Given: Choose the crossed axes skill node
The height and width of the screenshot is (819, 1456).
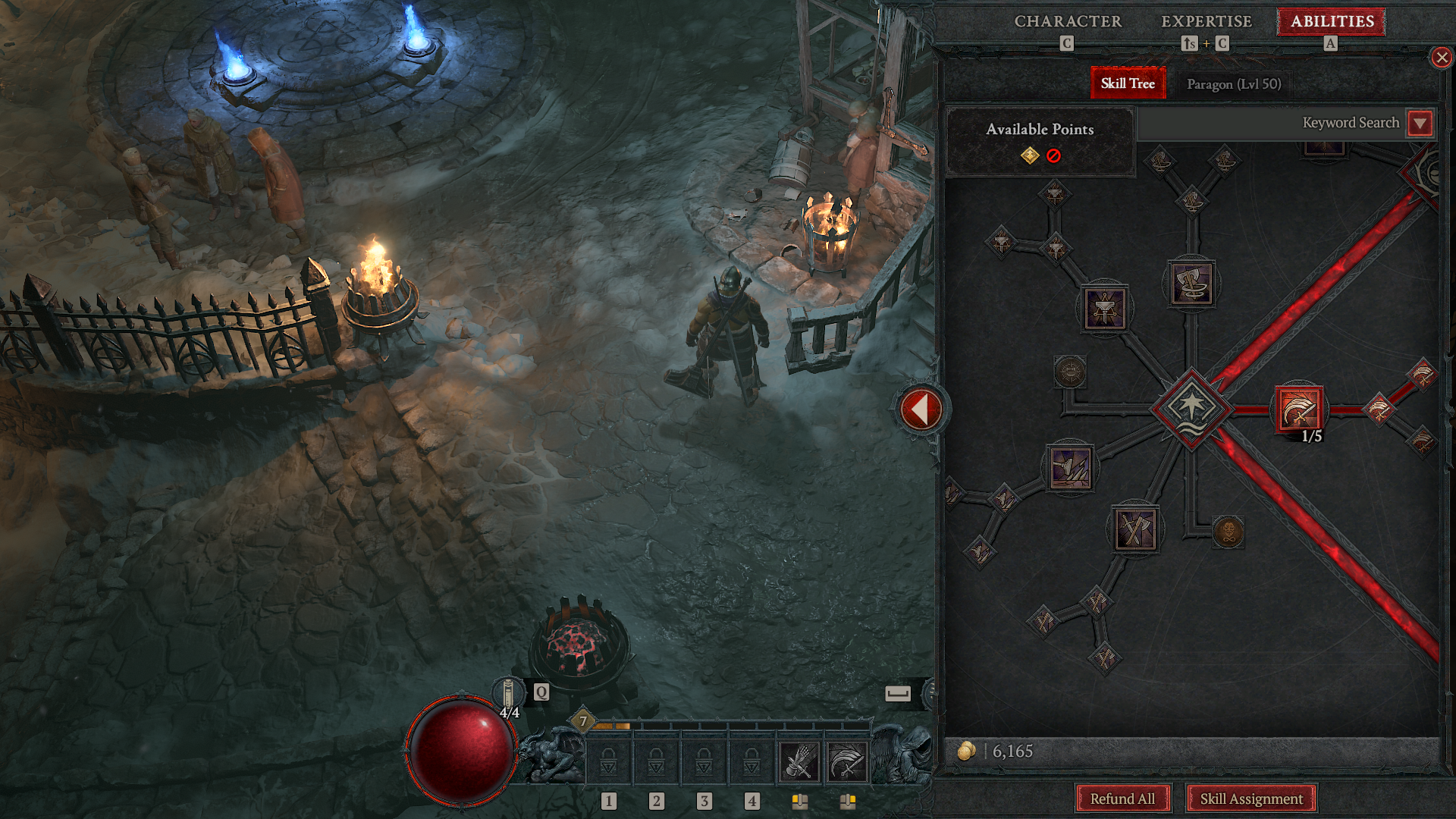Looking at the screenshot, I should point(1135,529).
